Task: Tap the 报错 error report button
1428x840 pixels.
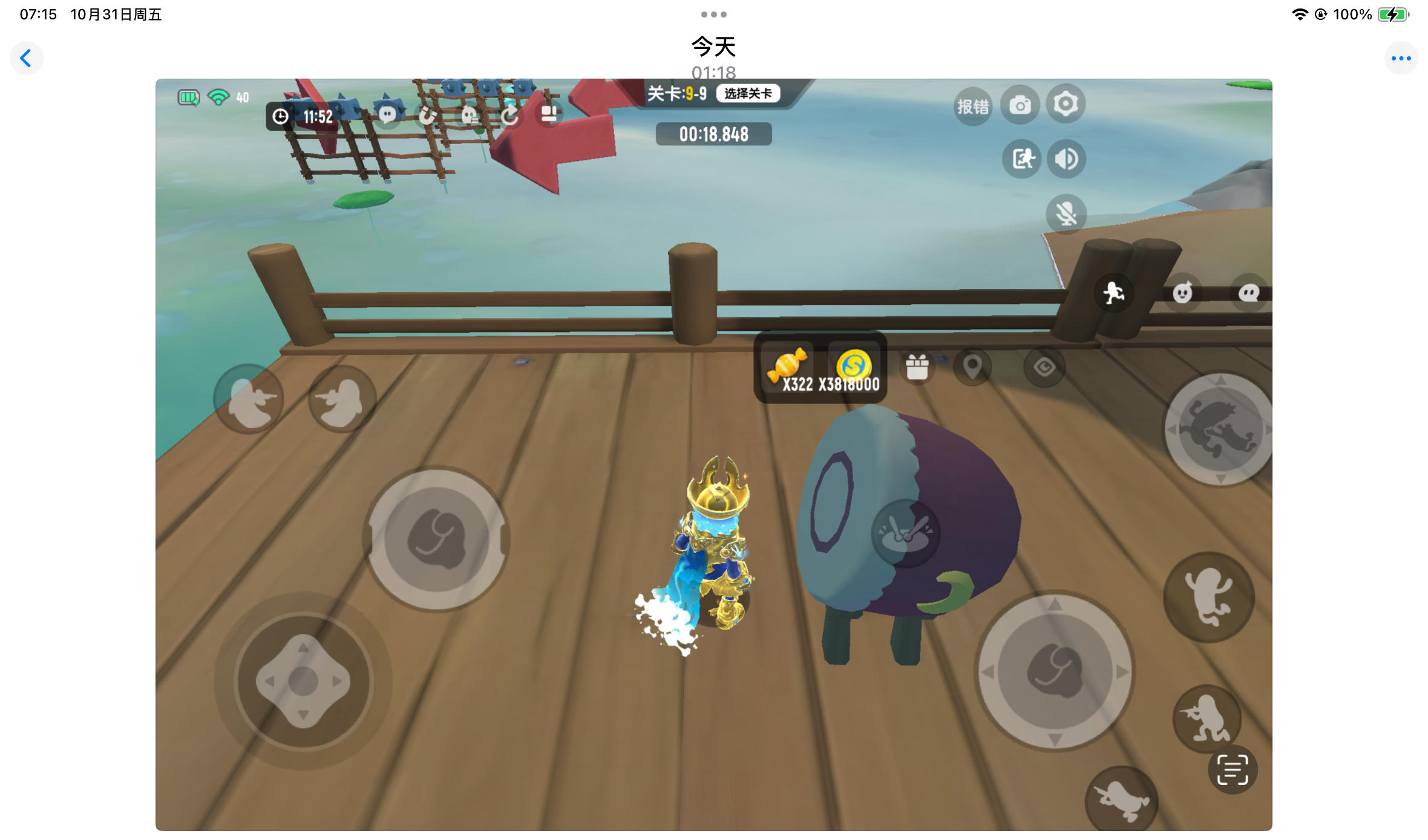Action: (x=974, y=105)
